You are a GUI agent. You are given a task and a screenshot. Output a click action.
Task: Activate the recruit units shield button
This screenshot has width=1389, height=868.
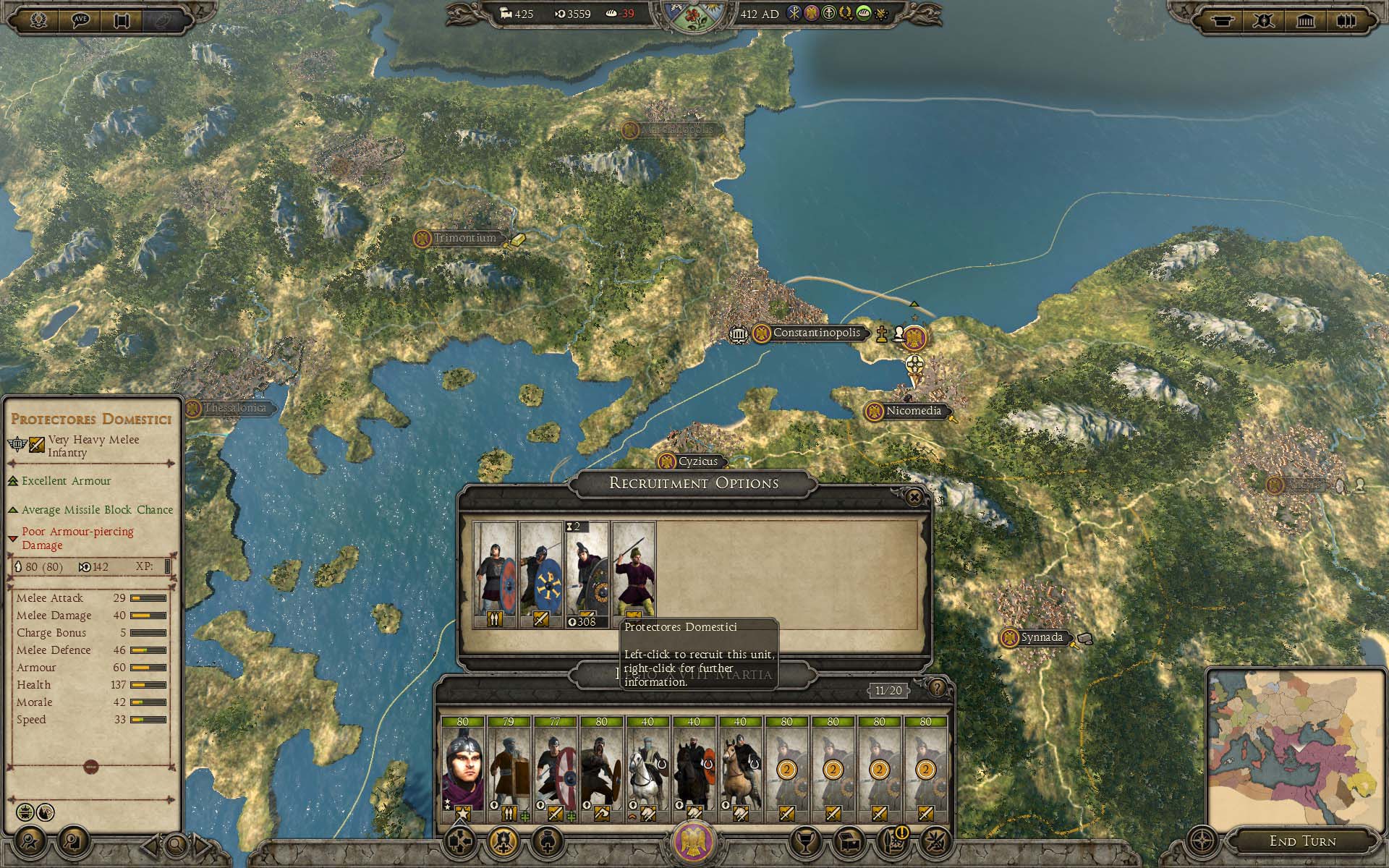coord(503,841)
